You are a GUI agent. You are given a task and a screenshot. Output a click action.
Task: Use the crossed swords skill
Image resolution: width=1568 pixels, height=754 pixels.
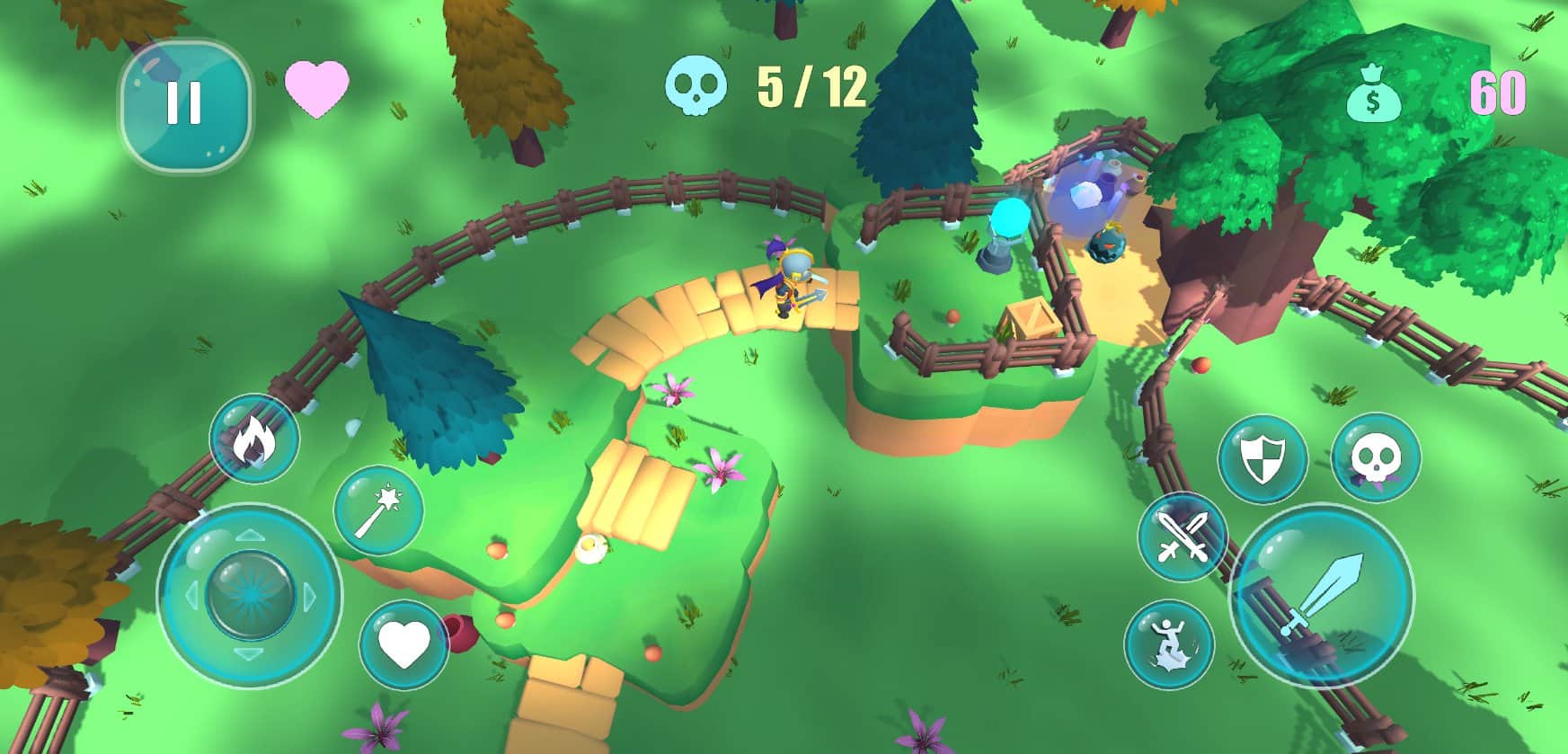coord(1183,537)
